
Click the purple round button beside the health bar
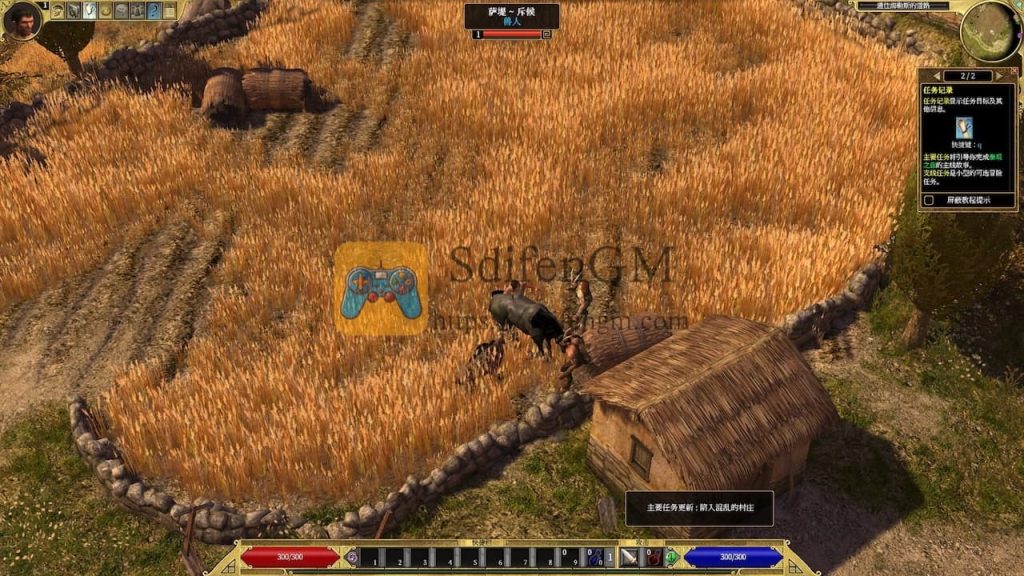(351, 557)
